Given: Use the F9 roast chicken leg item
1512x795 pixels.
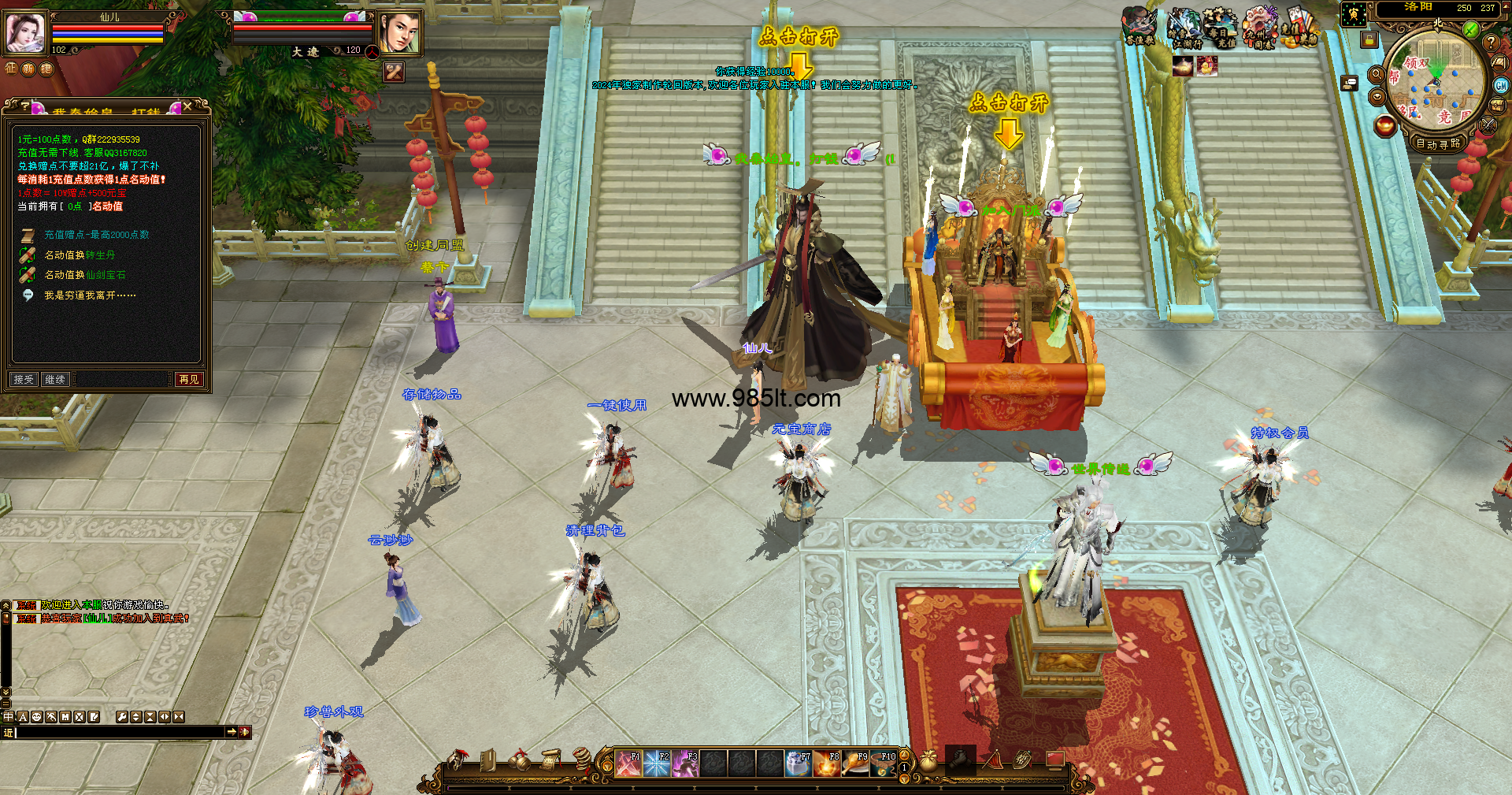Looking at the screenshot, I should point(855,763).
